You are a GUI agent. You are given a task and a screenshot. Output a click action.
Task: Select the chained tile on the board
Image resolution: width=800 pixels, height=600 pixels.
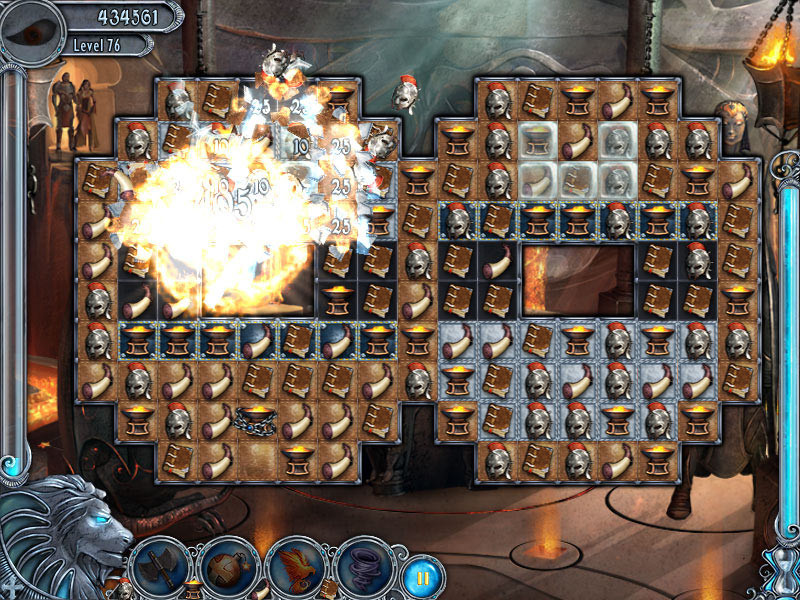click(257, 422)
